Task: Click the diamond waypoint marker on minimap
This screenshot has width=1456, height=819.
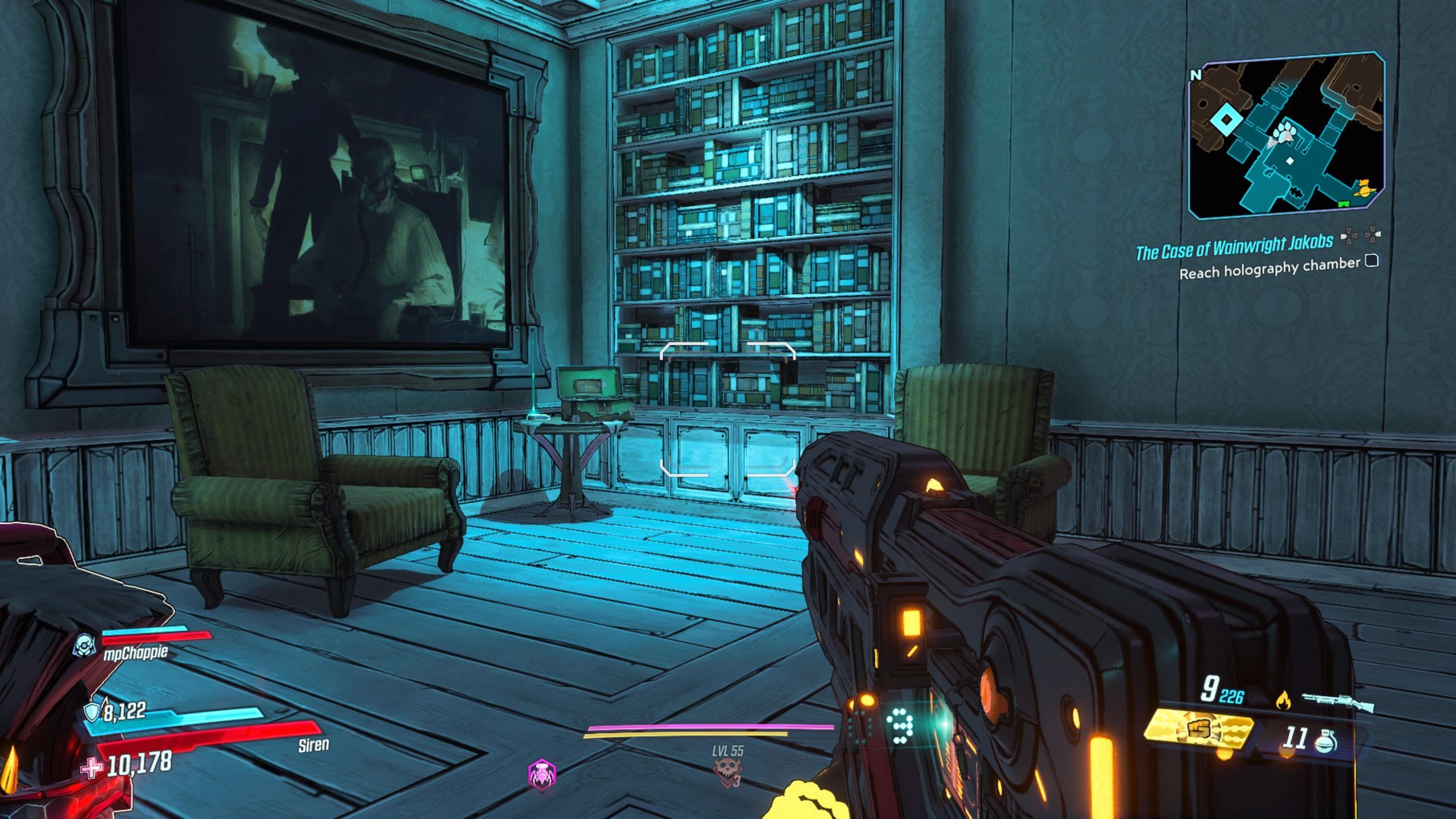Action: coord(1223,120)
